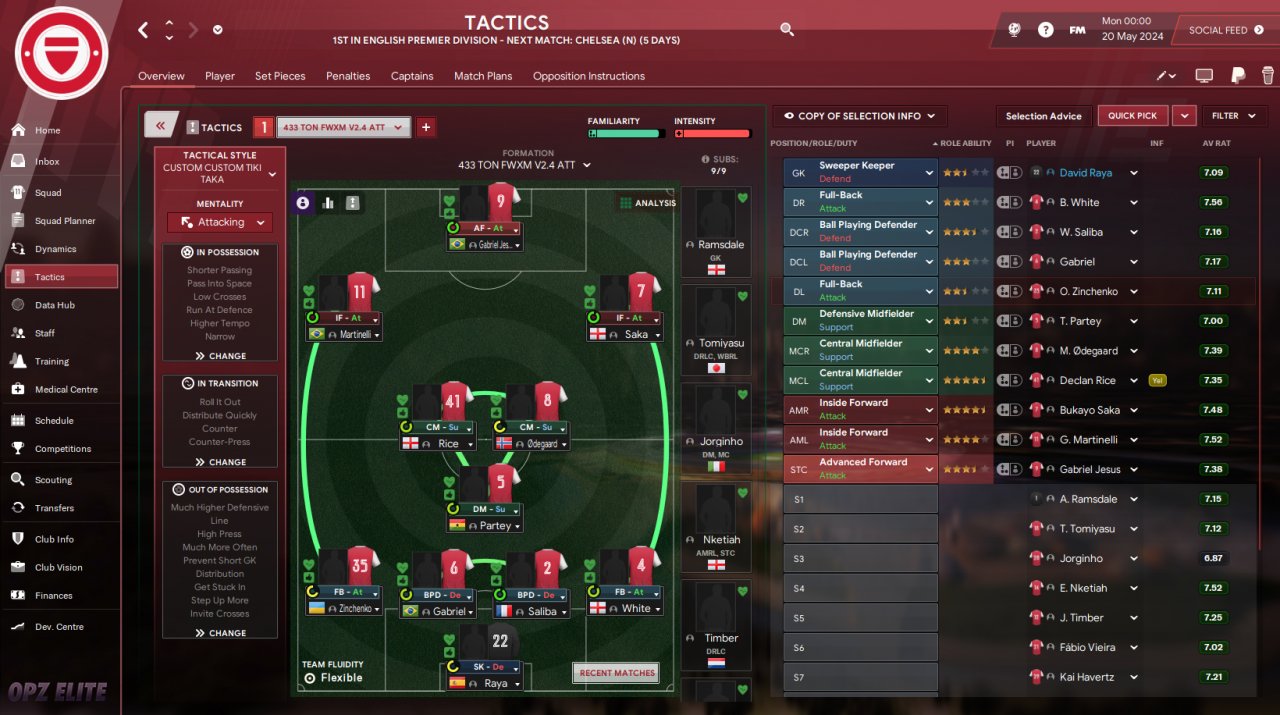Image resolution: width=1280 pixels, height=715 pixels.
Task: Open the Attacking mentality dropdown
Action: pos(220,222)
